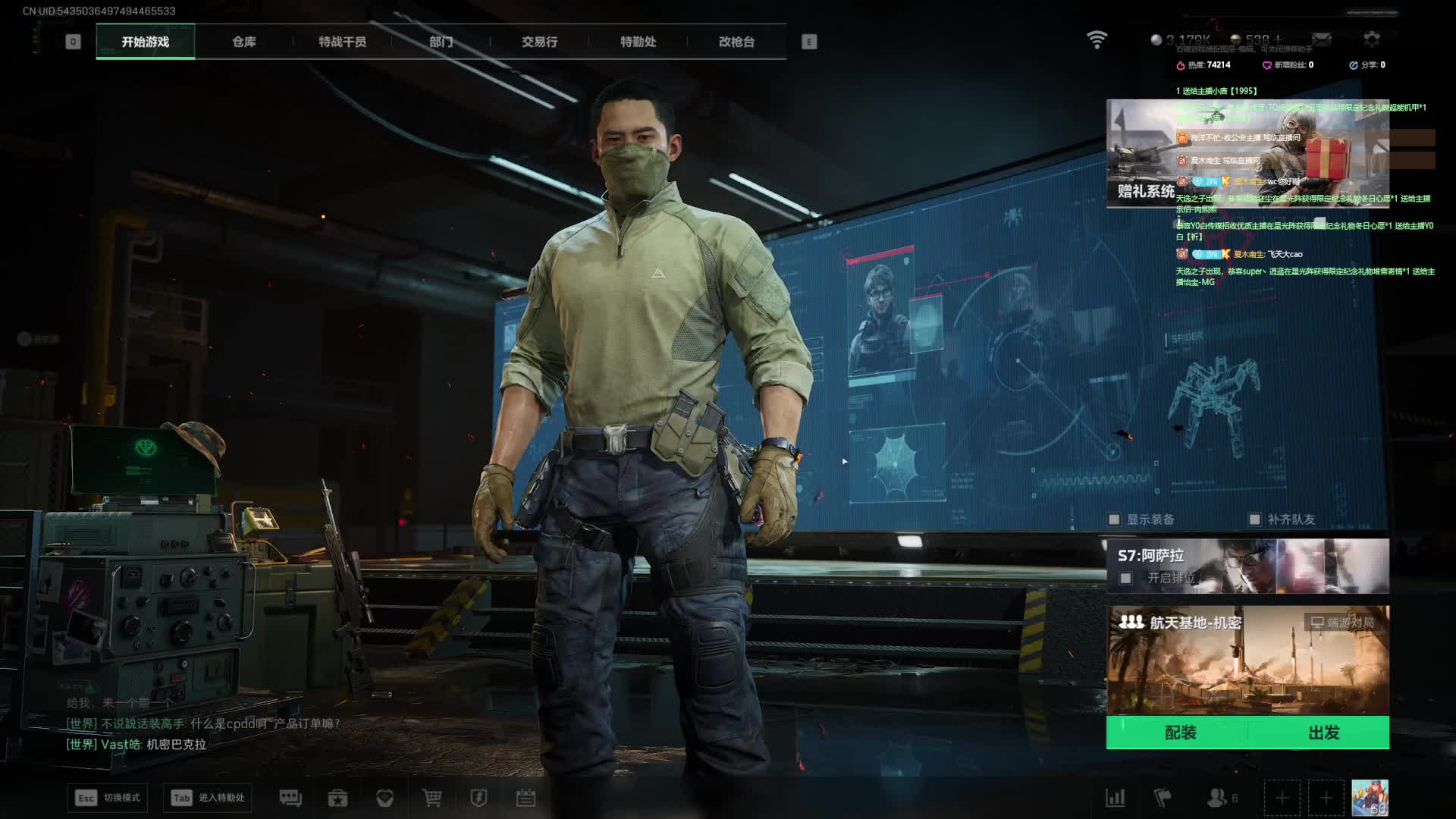Click the green 出发 deploy button

pos(1323,733)
